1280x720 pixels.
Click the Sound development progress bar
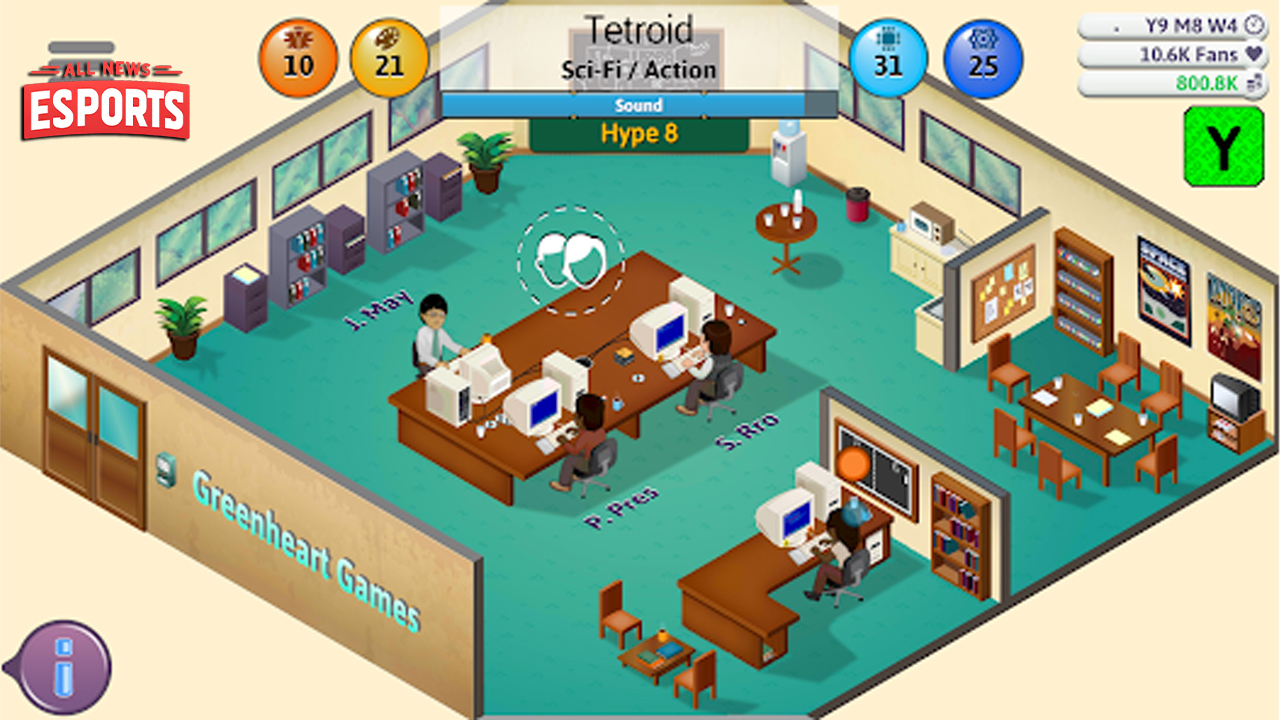(x=640, y=105)
